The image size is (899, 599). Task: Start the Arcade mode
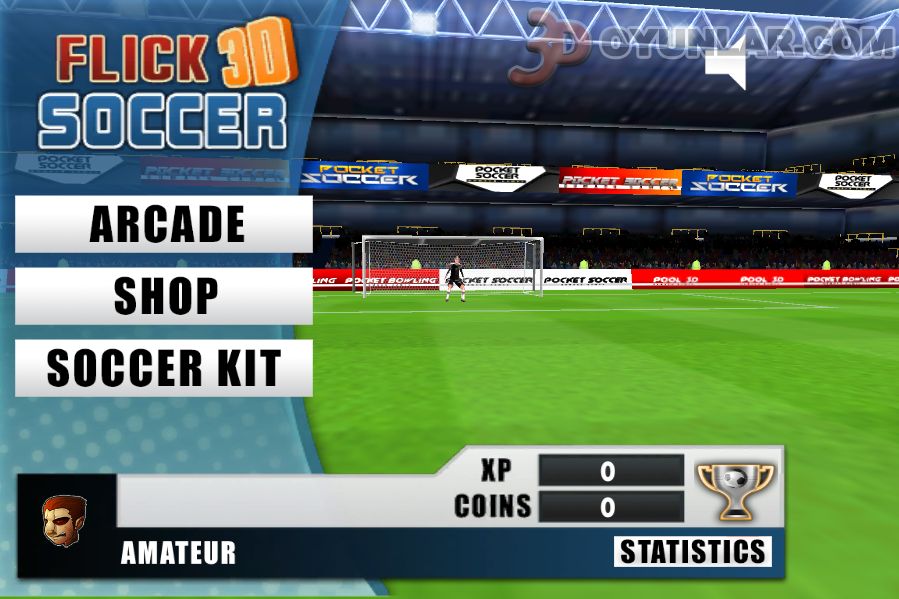164,224
